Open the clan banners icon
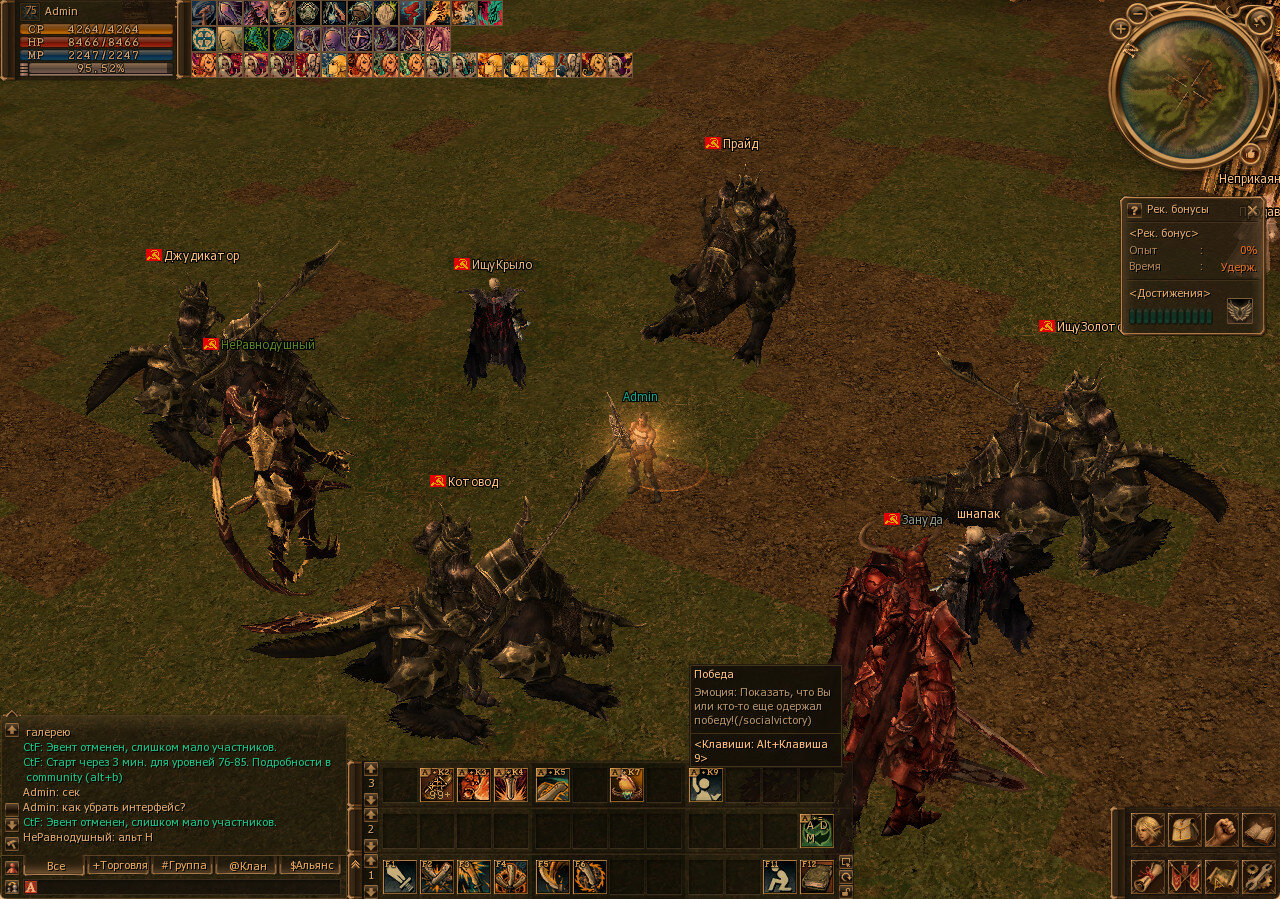The image size is (1280, 899). pos(1185,876)
